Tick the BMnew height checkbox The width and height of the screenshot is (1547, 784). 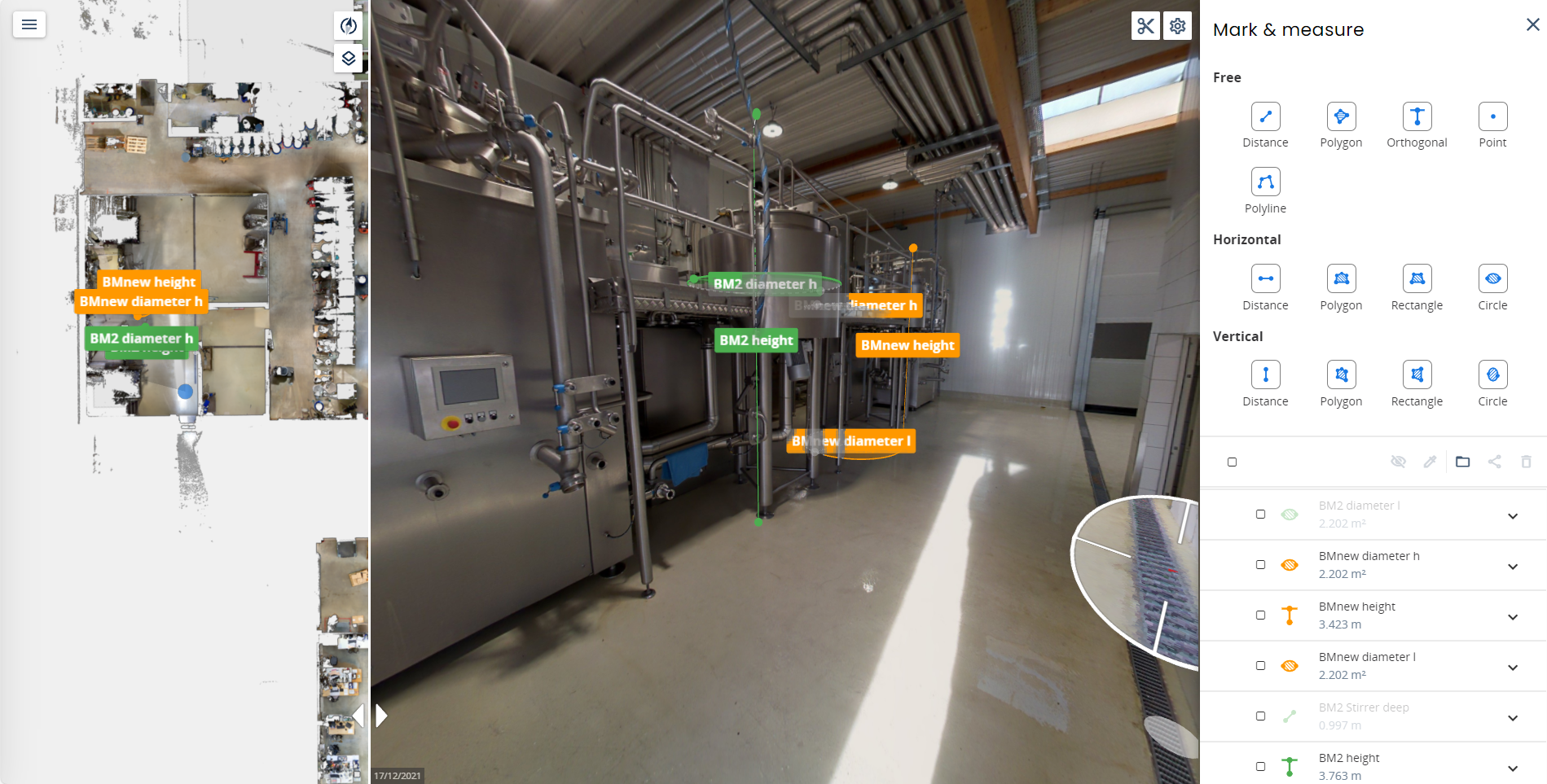1260,615
